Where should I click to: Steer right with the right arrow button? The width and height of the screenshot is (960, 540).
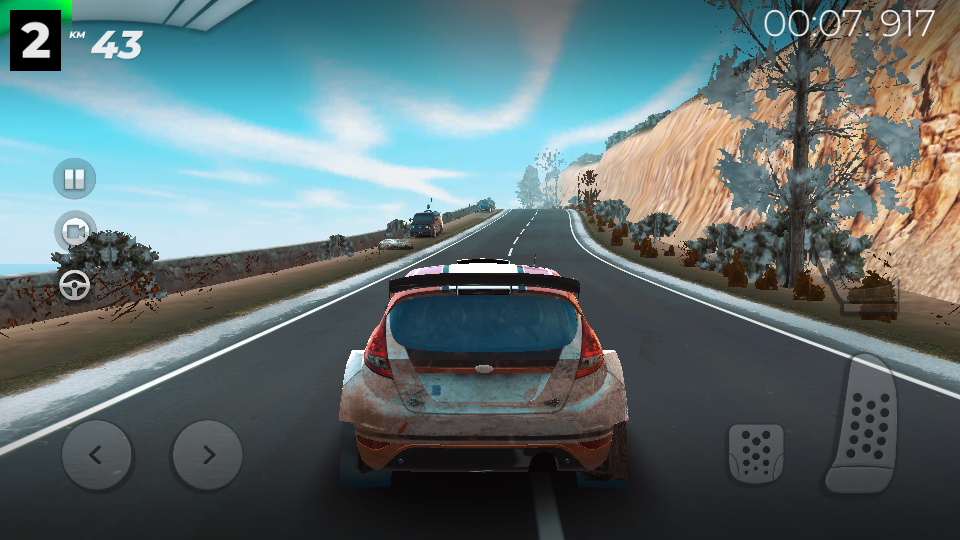click(207, 455)
